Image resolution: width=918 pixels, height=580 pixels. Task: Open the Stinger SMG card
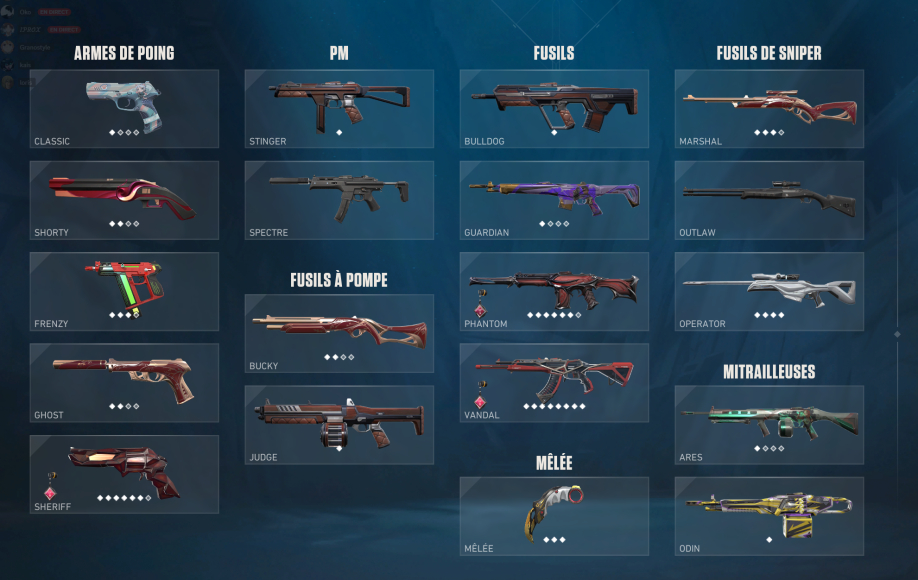(x=339, y=109)
